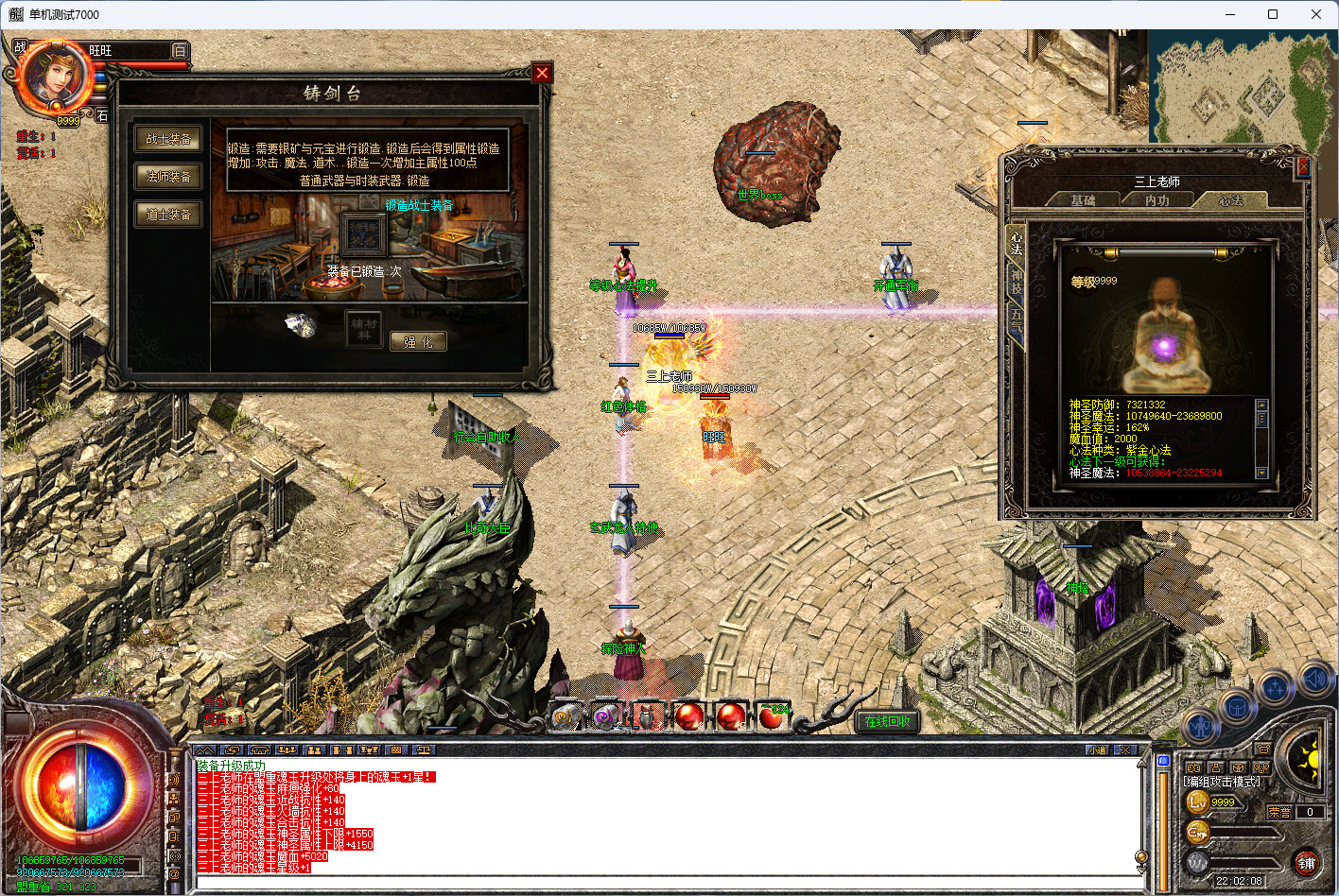Image resolution: width=1339 pixels, height=896 pixels.
Task: Click the chat text input bar
Action: pos(662,885)
